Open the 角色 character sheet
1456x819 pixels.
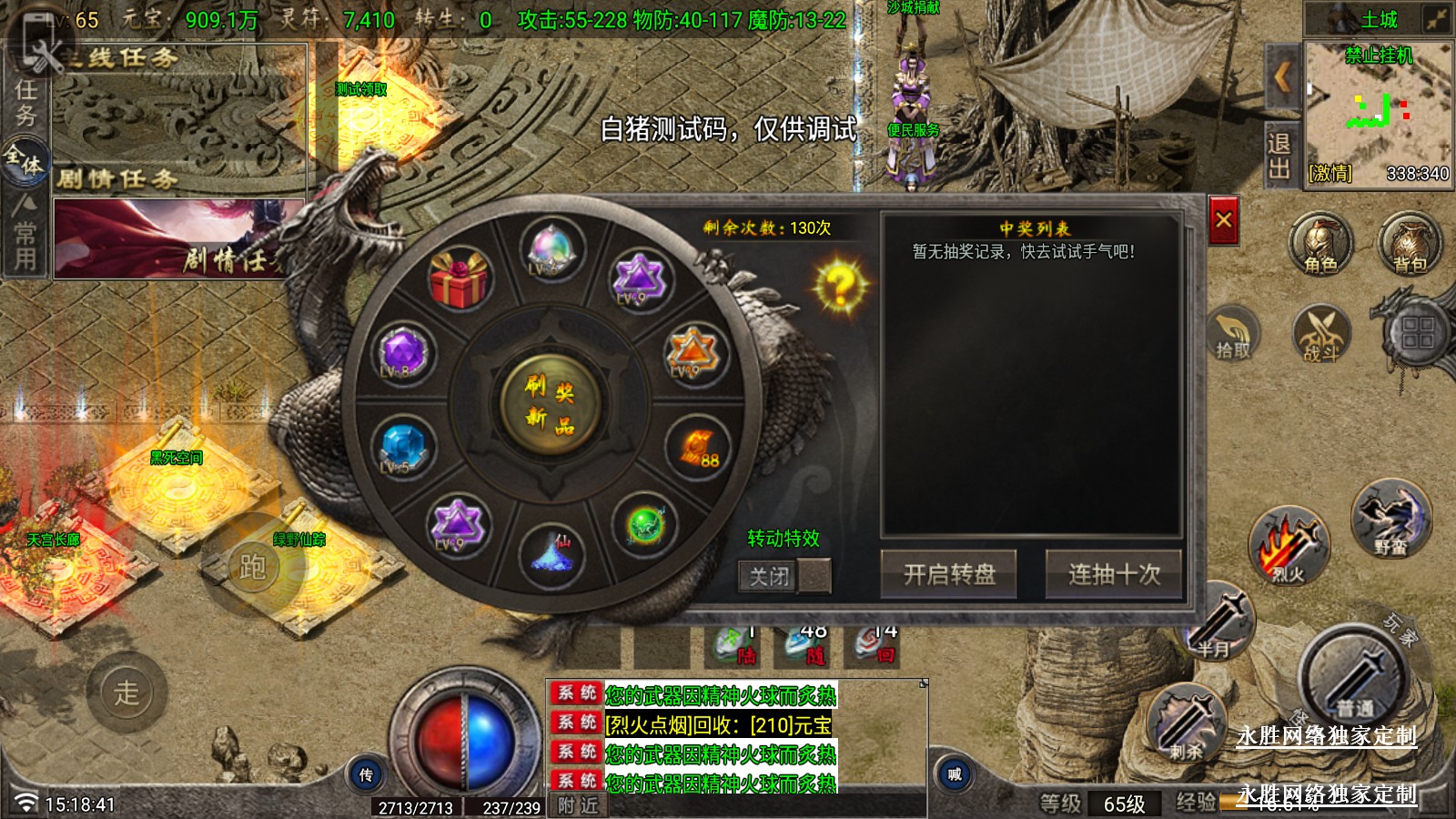[x=1320, y=244]
